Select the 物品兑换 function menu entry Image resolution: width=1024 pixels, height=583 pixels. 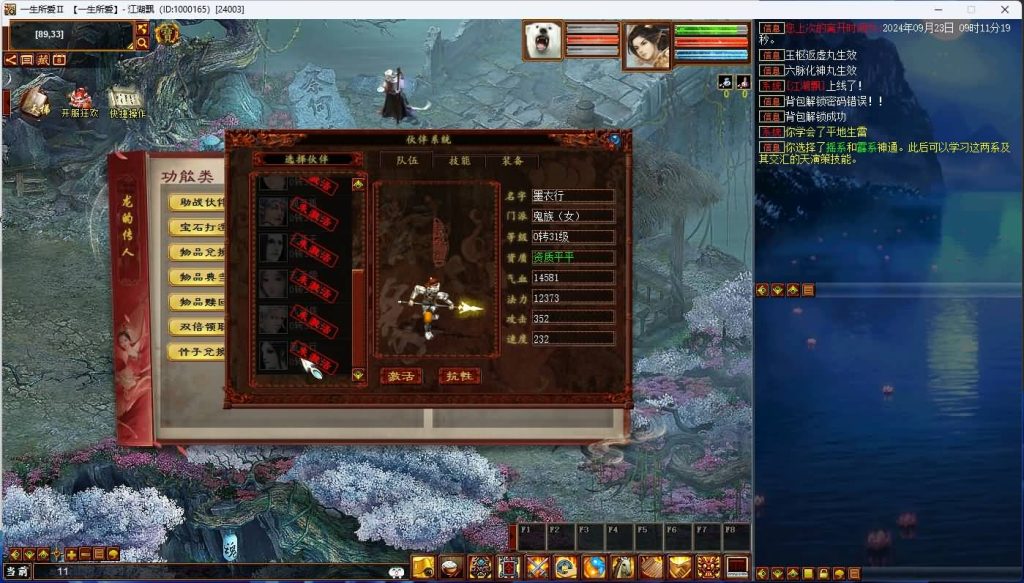[x=196, y=252]
